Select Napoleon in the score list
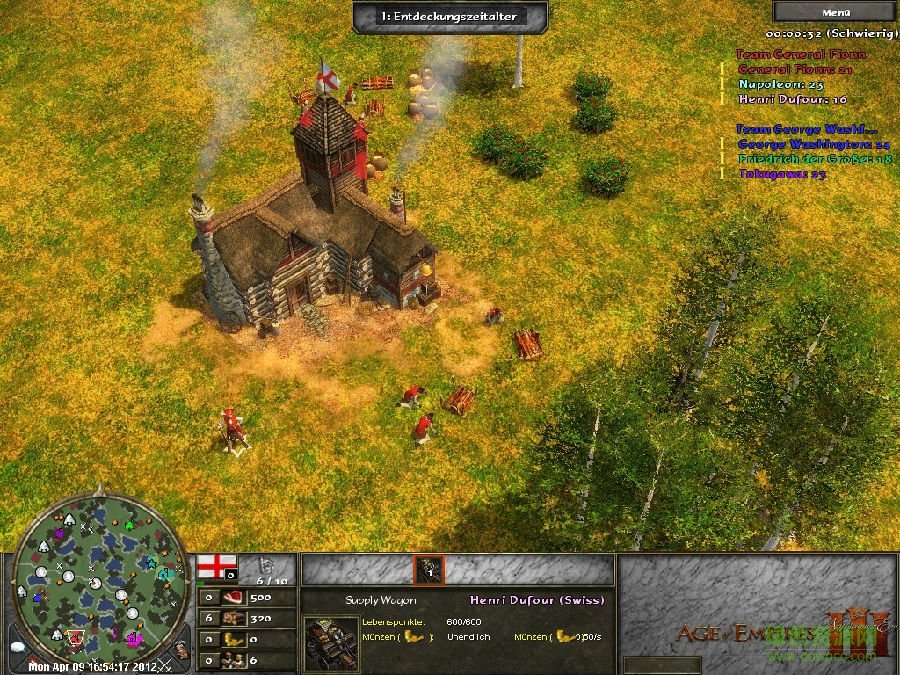Screen dimensions: 900x675 781,85
